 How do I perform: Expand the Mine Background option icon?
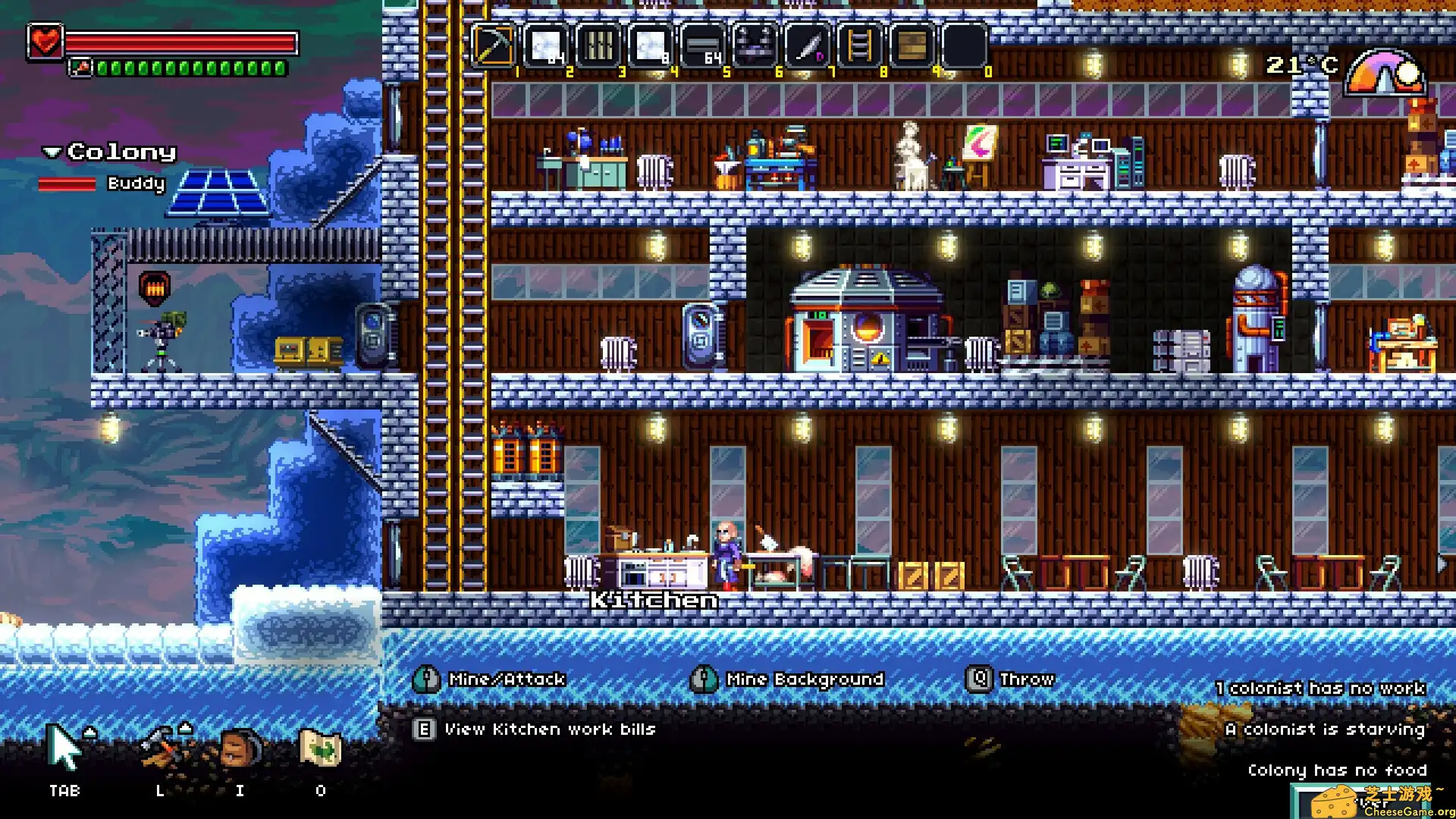pos(704,679)
